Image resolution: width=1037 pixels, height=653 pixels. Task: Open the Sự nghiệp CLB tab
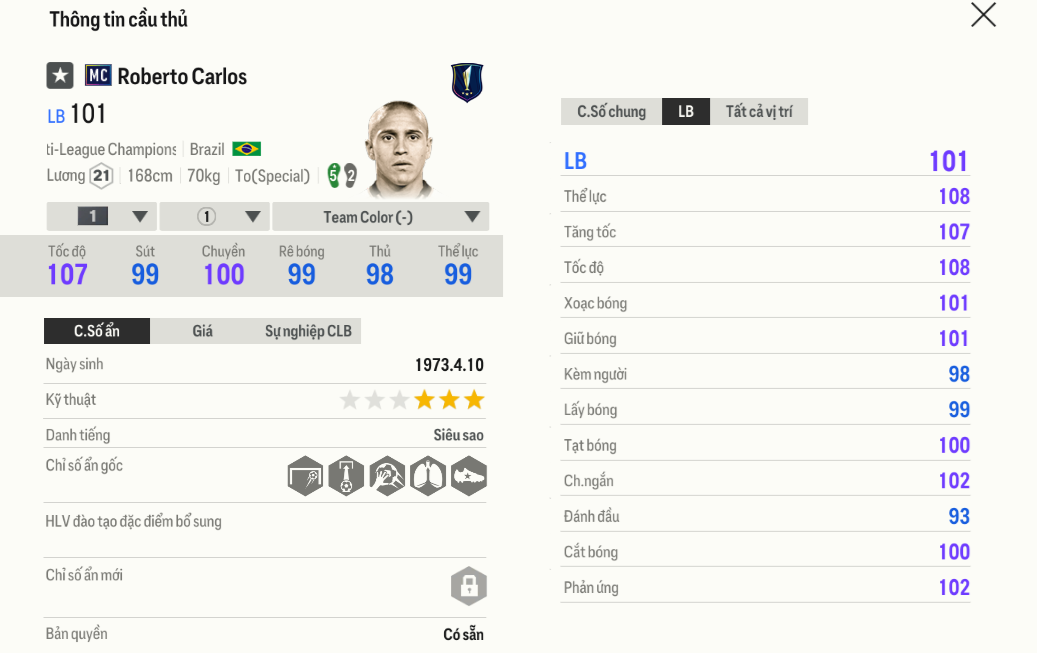(x=308, y=331)
